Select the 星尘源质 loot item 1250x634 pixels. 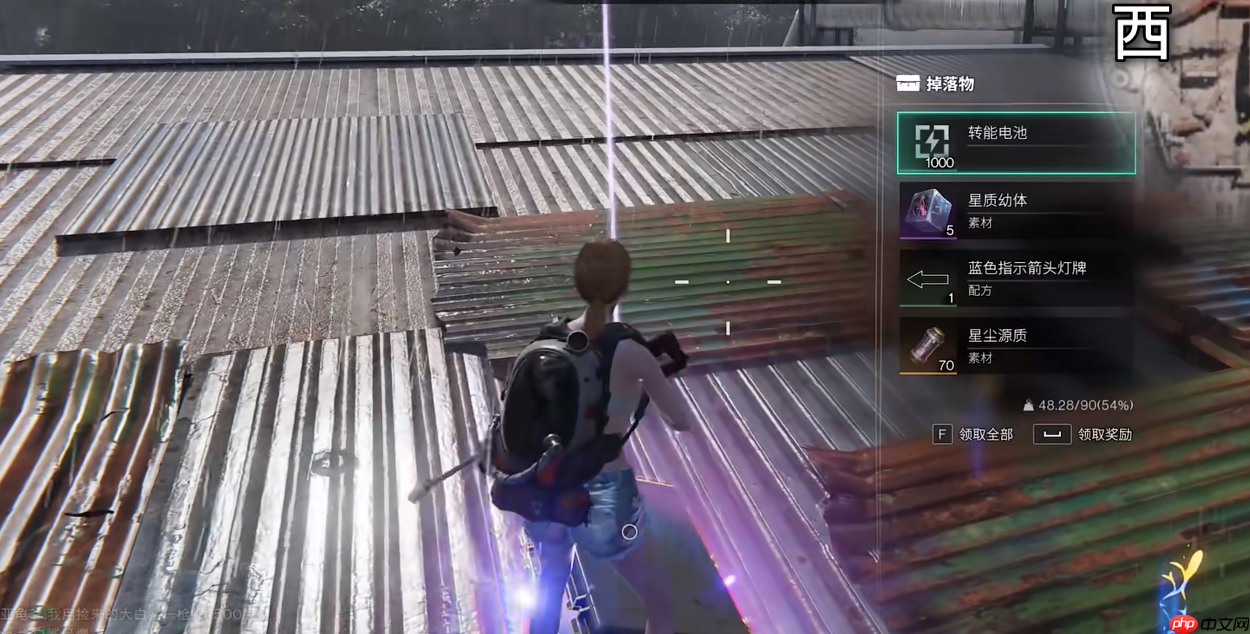coord(1016,346)
